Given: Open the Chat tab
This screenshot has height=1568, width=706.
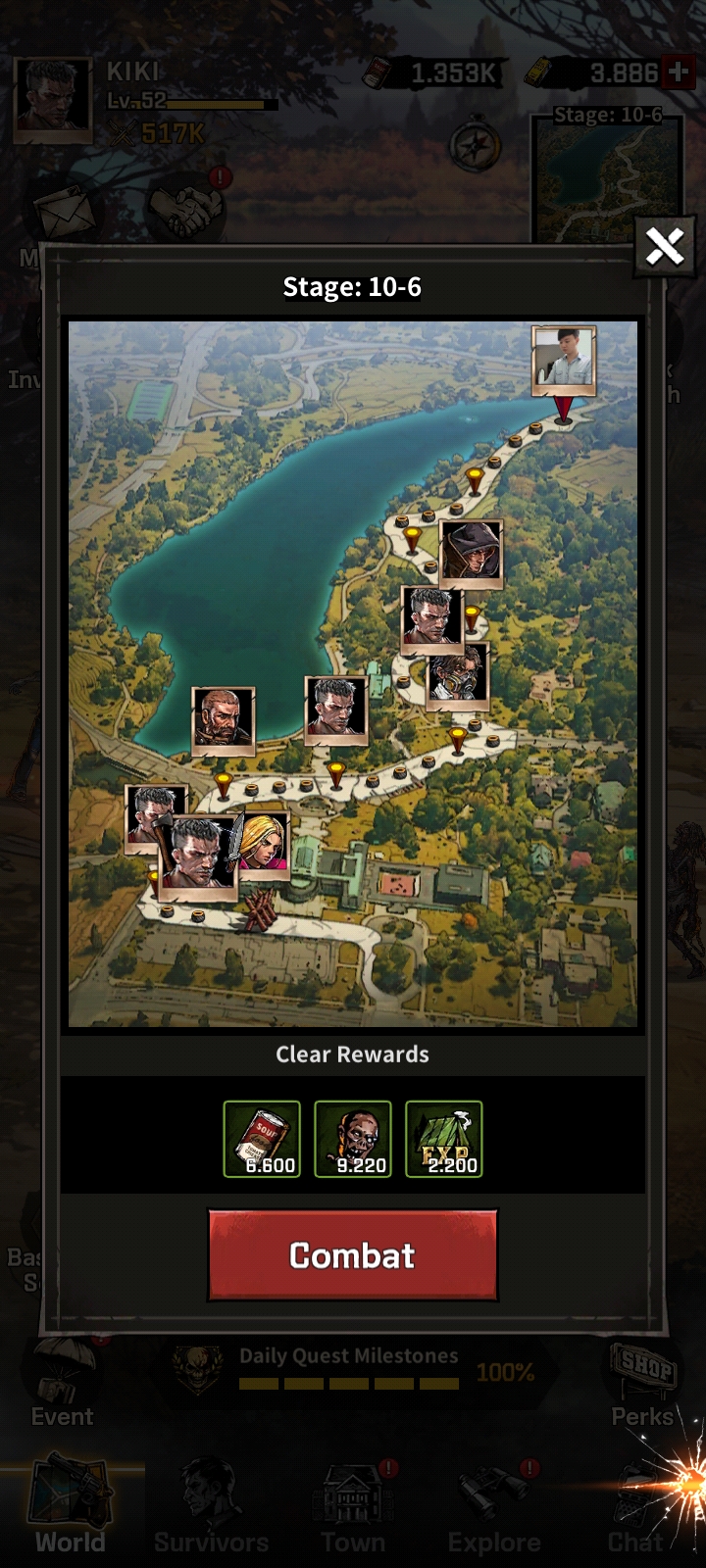Looking at the screenshot, I should tap(635, 1509).
